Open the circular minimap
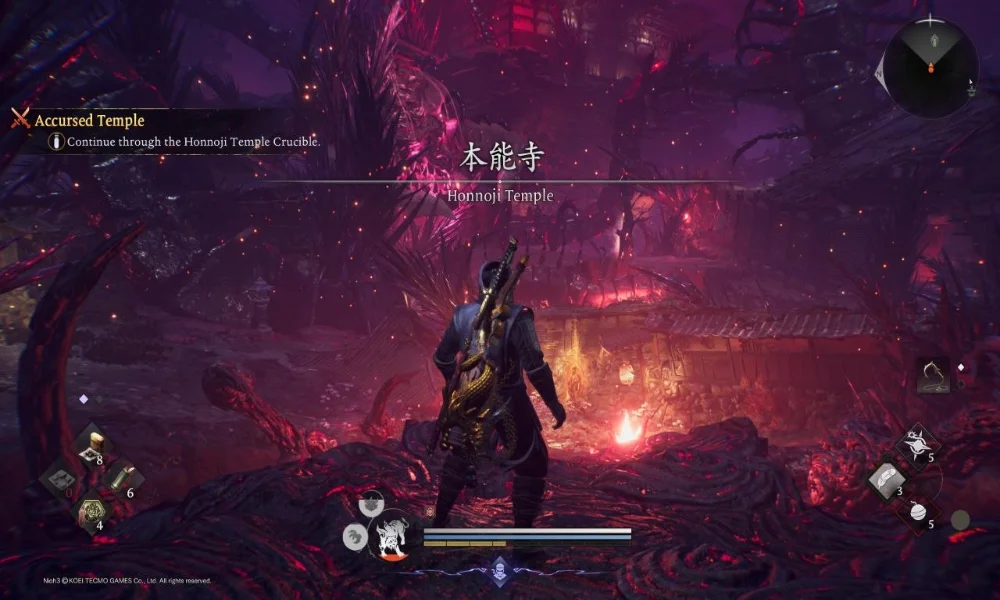The height and width of the screenshot is (600, 1000). click(930, 67)
